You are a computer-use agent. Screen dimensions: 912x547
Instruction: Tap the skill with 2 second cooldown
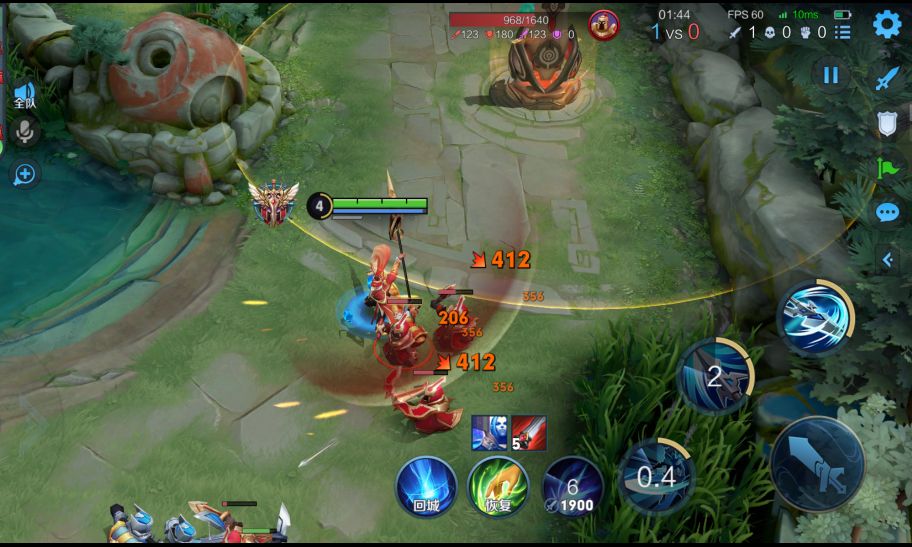pyautogui.click(x=714, y=376)
